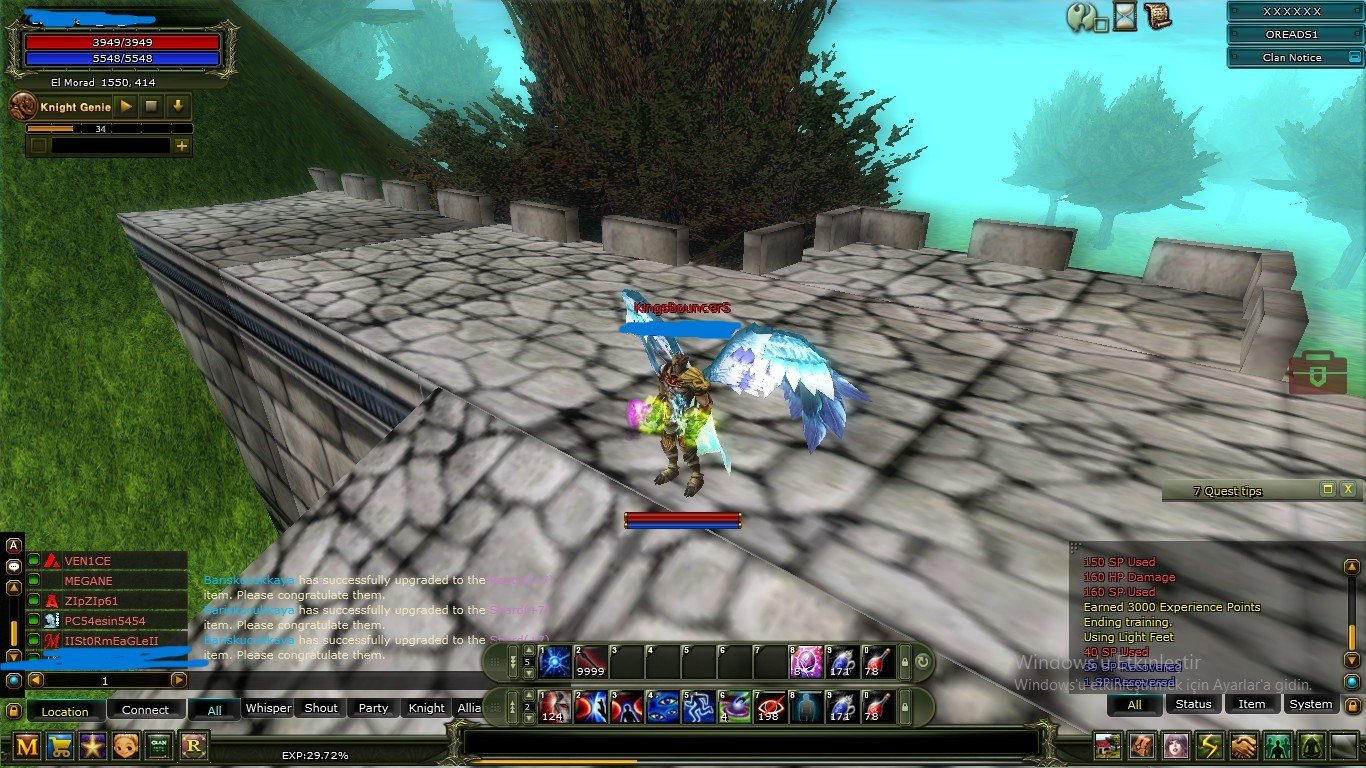The image size is (1366, 768).
Task: Show the Item log tab
Action: [x=1252, y=704]
